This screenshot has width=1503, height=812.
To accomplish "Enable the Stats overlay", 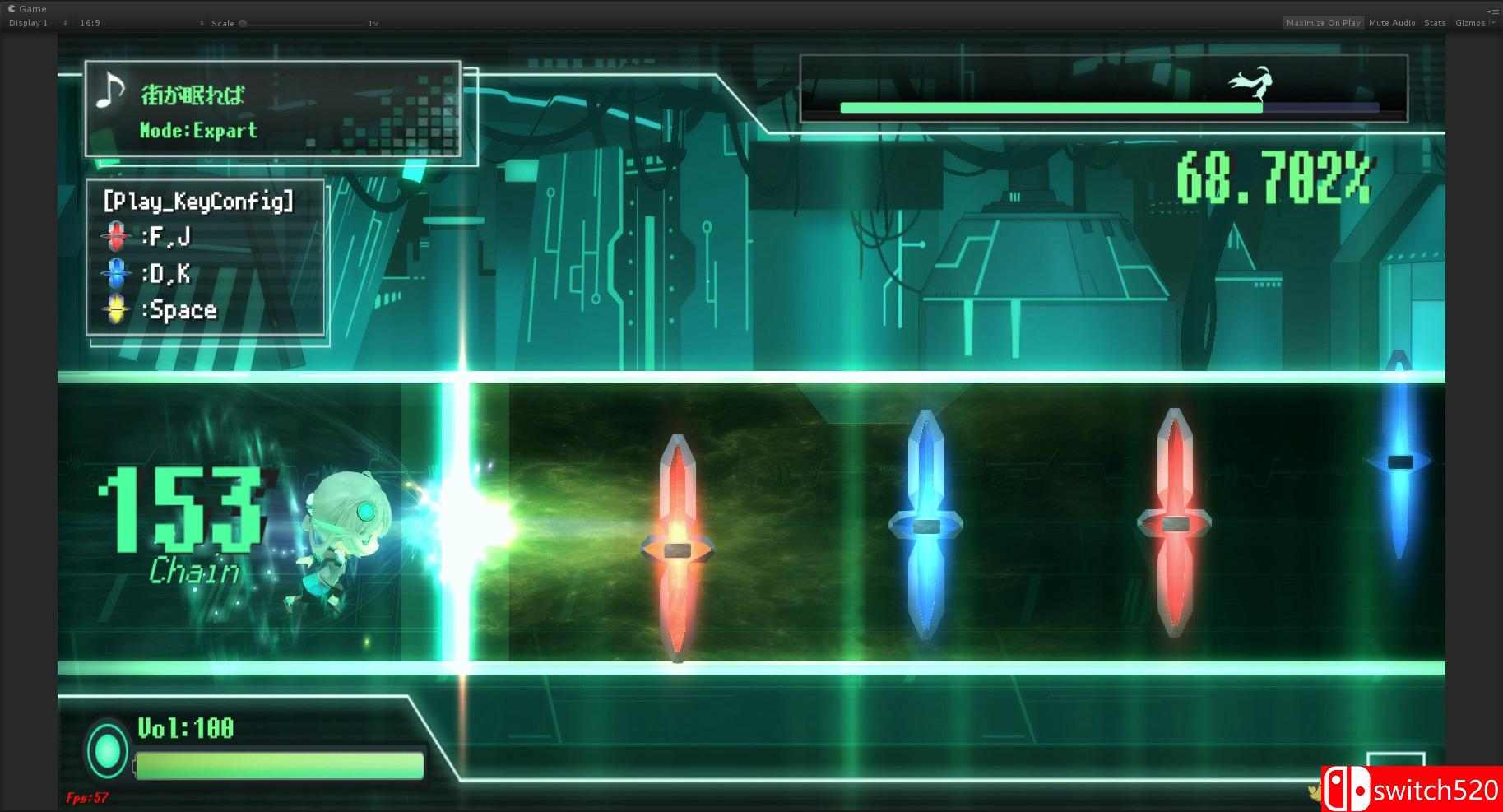I will coord(1435,22).
